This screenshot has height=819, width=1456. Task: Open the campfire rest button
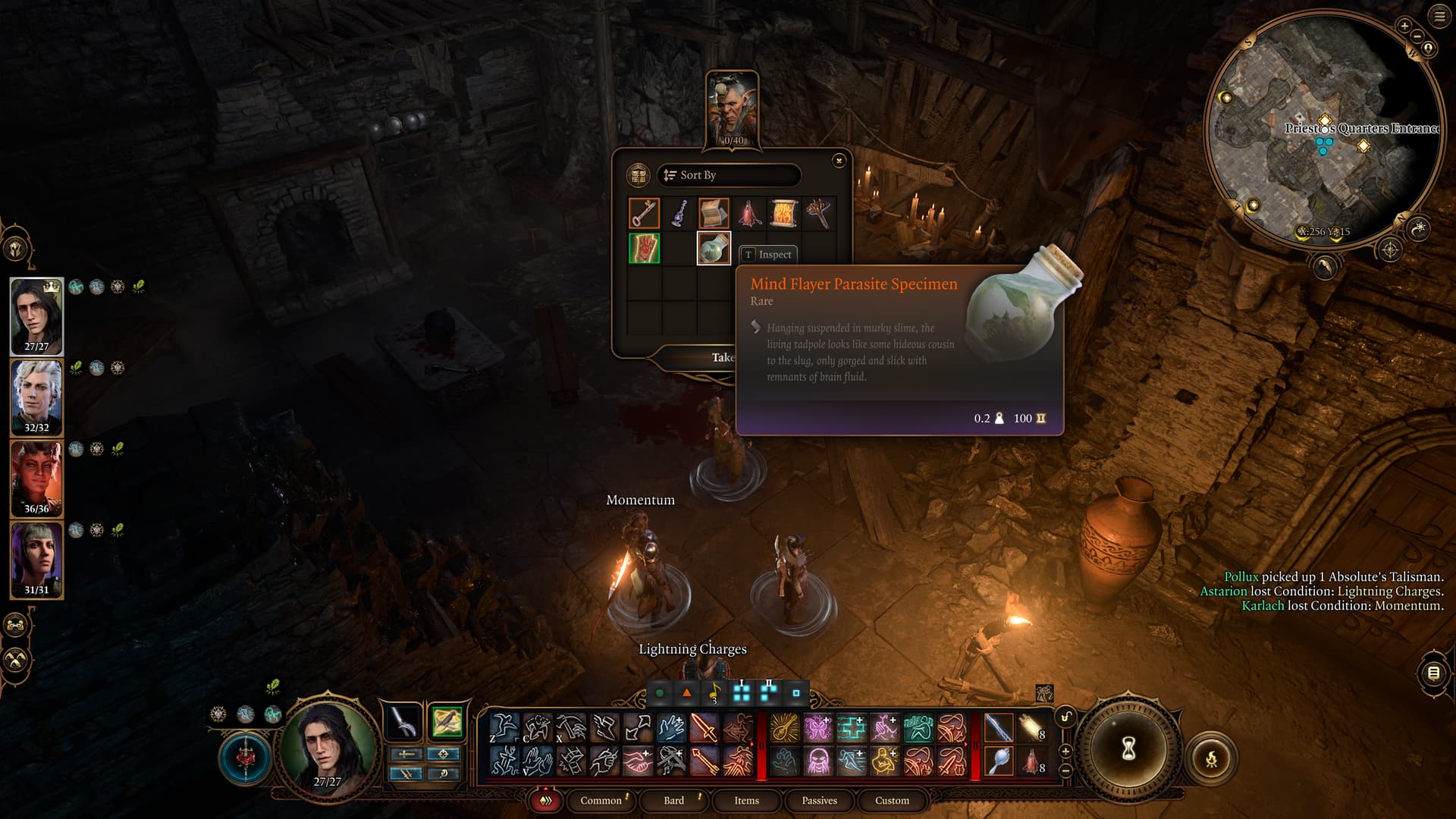coord(1211,758)
